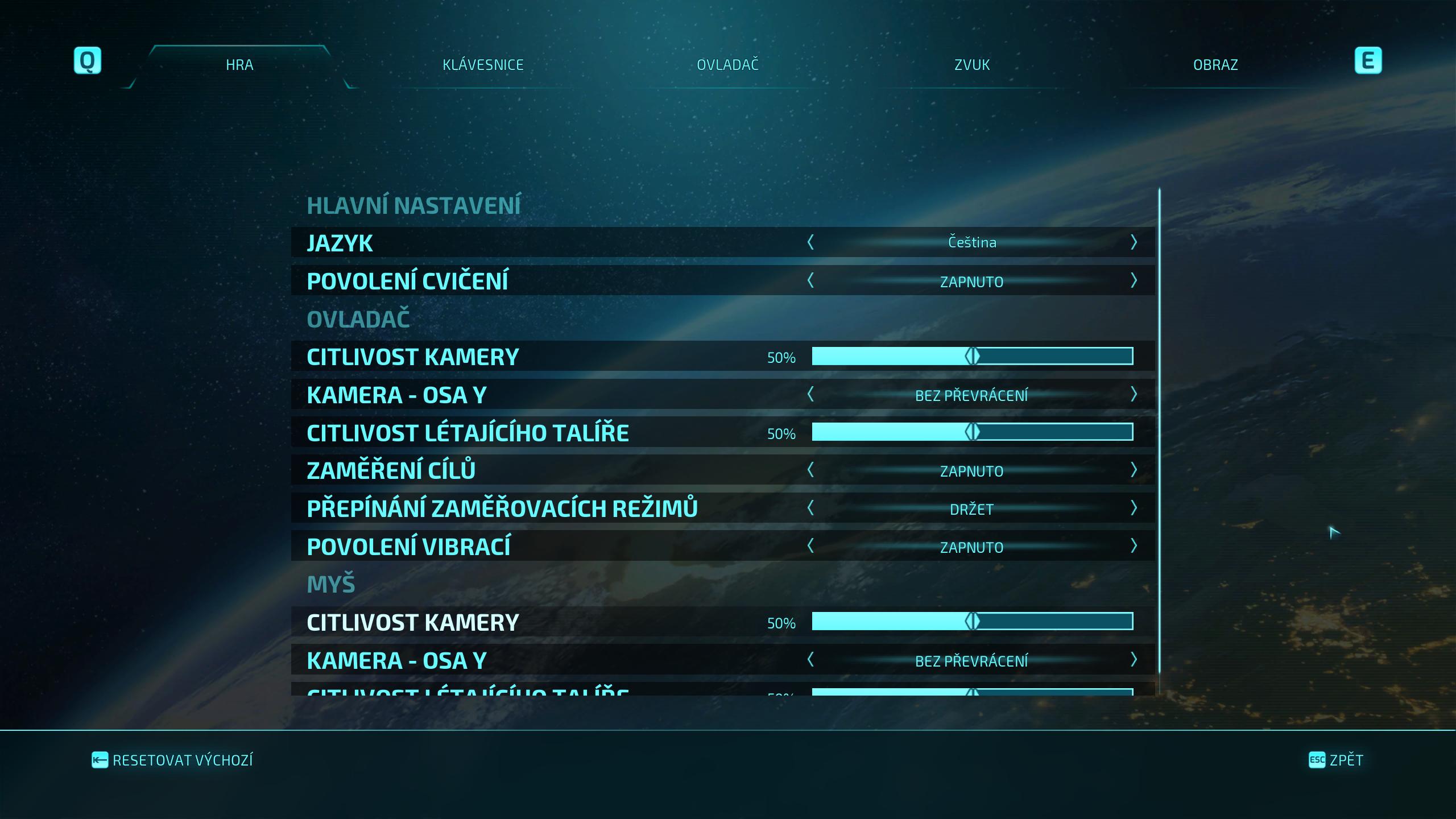The height and width of the screenshot is (819, 1456).
Task: Choose next language with JAZYK right arrow
Action: coord(1133,242)
